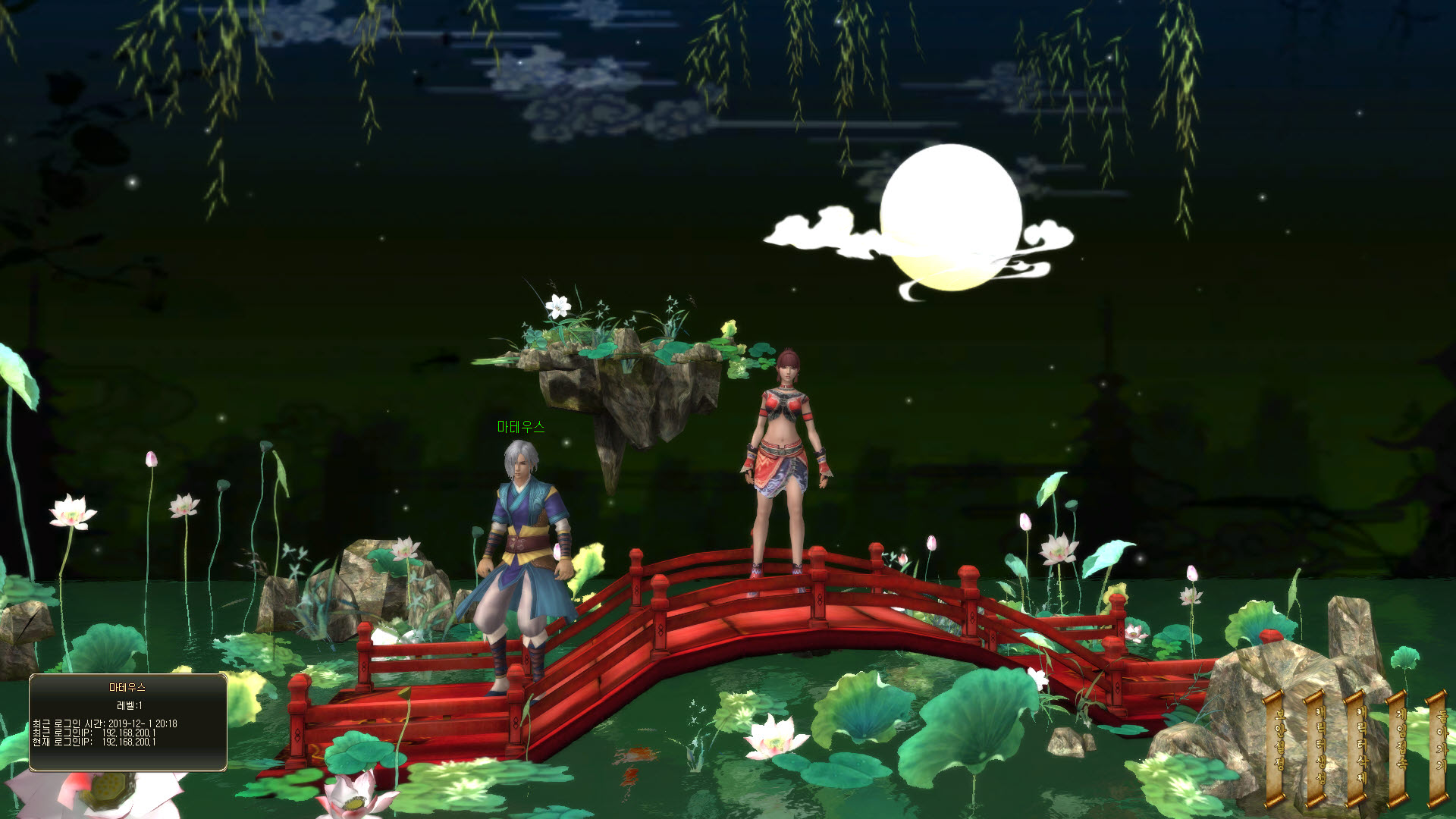1456x819 pixels.
Task: Click the character info panel border to expand it
Action: pos(129,676)
